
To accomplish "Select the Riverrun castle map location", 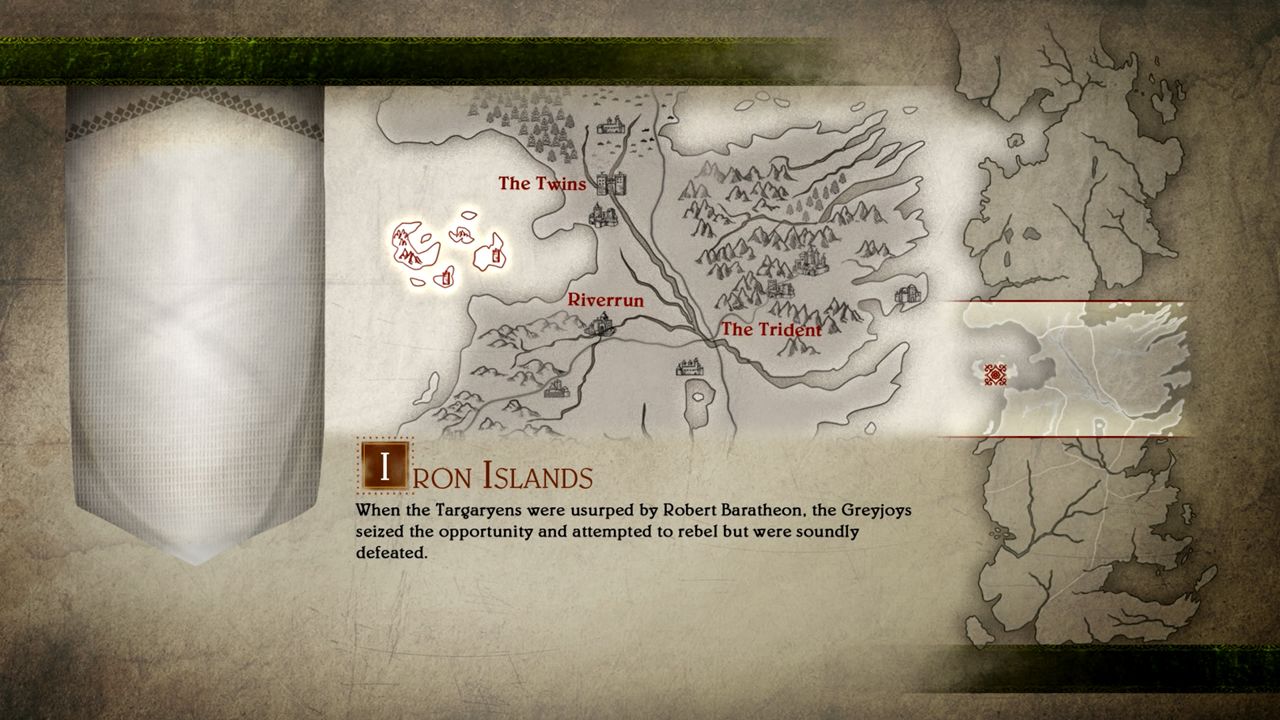I will tap(601, 323).
